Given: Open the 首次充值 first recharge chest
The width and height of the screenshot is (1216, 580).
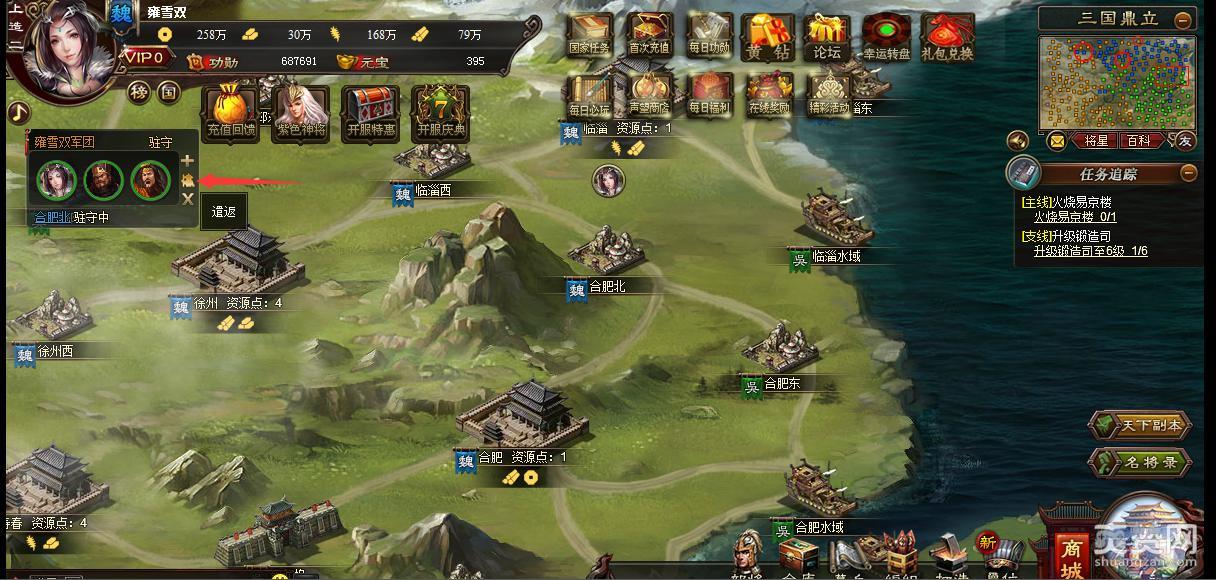Looking at the screenshot, I should tap(649, 34).
